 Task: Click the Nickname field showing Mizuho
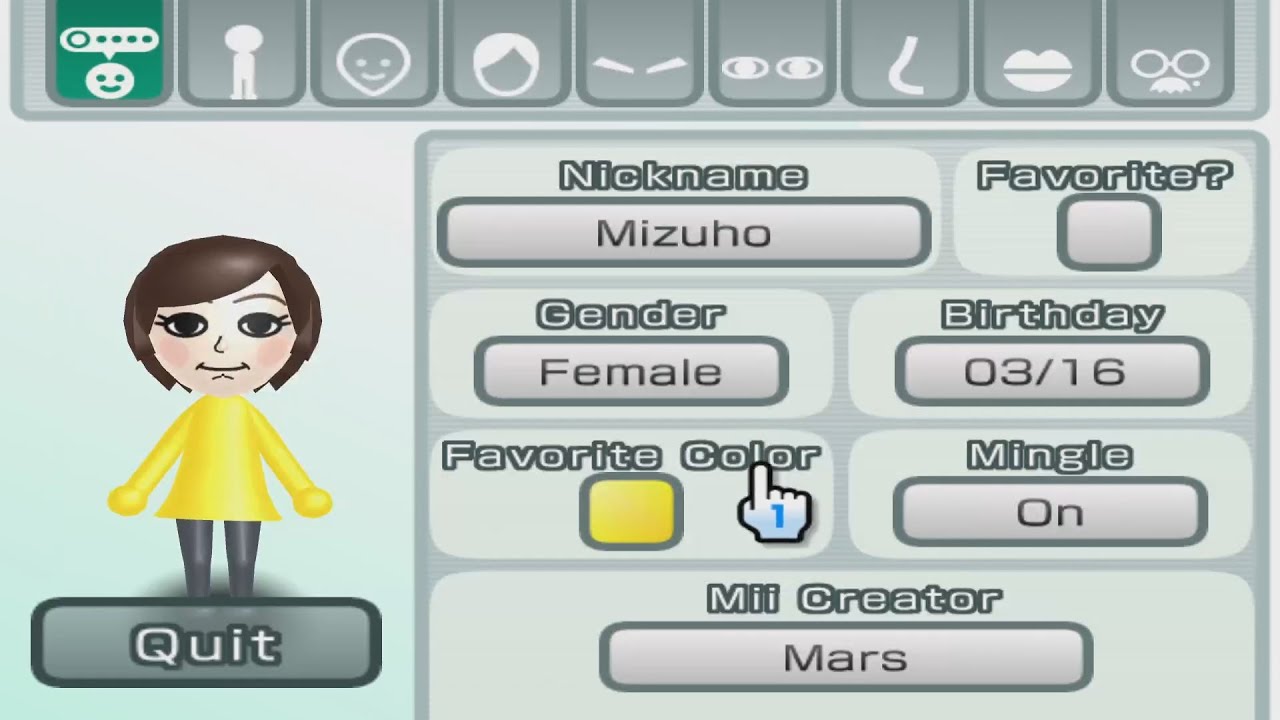click(684, 232)
